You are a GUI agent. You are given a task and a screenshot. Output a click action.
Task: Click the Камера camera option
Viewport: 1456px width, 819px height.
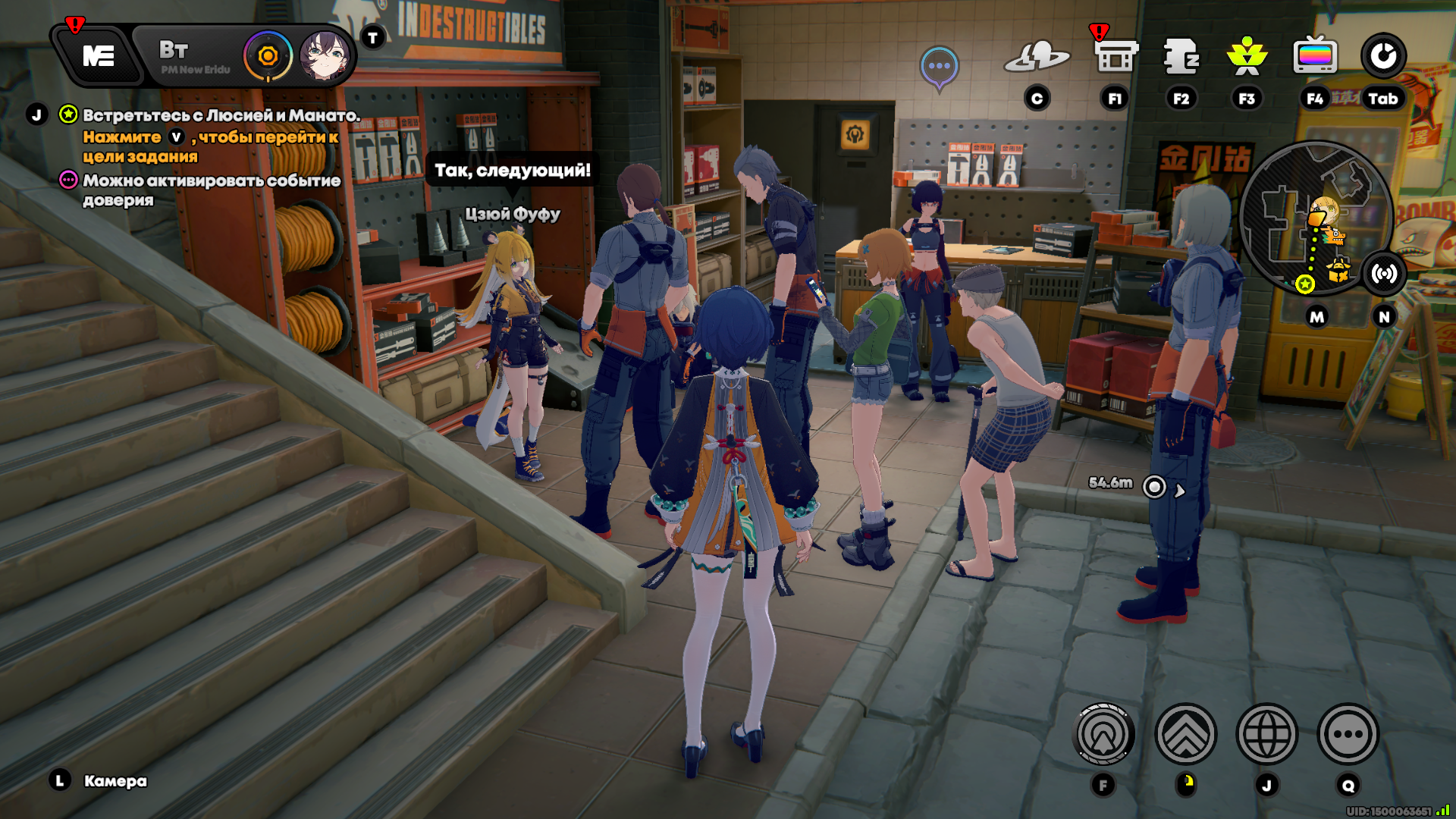point(115,781)
